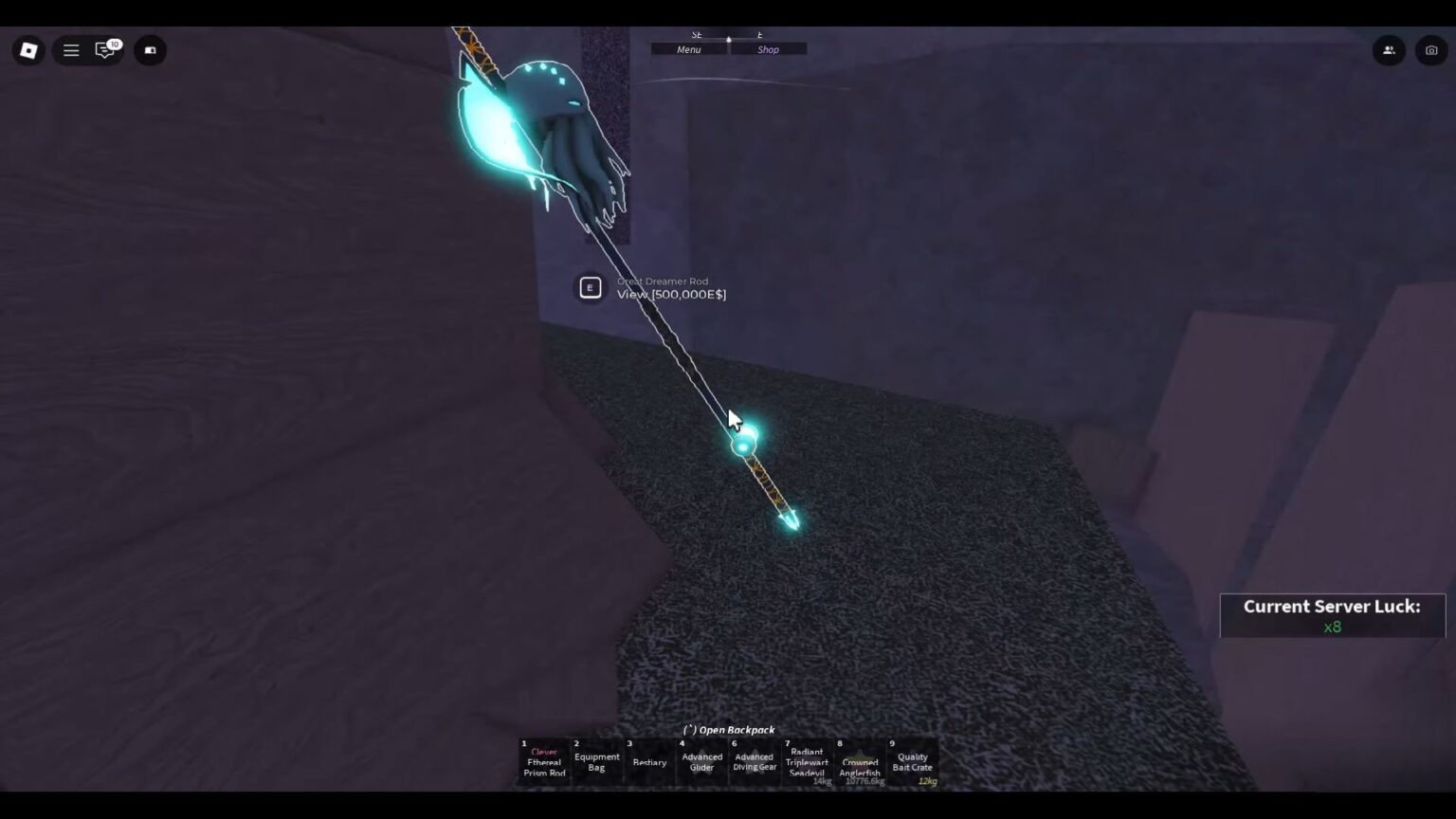Viewport: 1456px width, 819px height.
Task: Take a screenshot with the camera icon
Action: coord(1431,50)
